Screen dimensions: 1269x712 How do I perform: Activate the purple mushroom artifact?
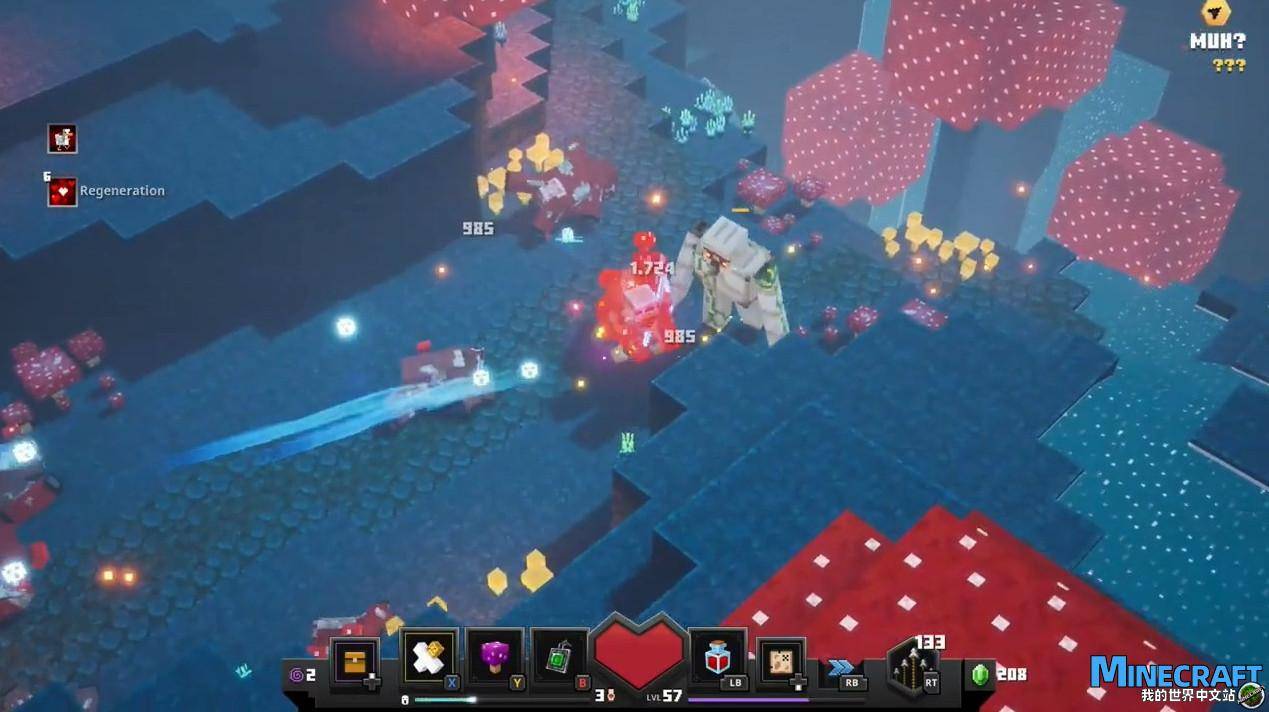tap(494, 657)
